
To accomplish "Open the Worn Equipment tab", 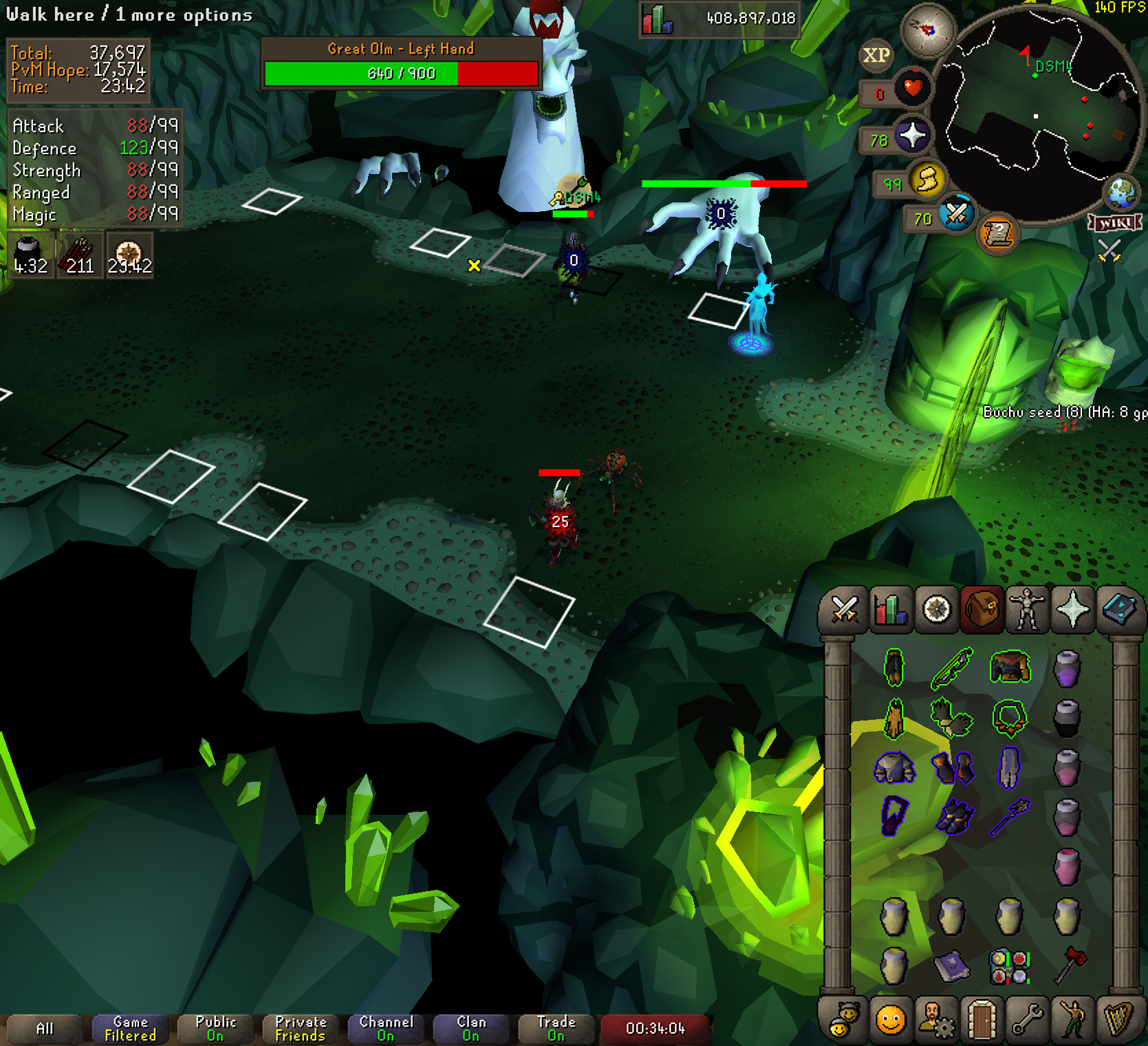I will pyautogui.click(x=1027, y=610).
